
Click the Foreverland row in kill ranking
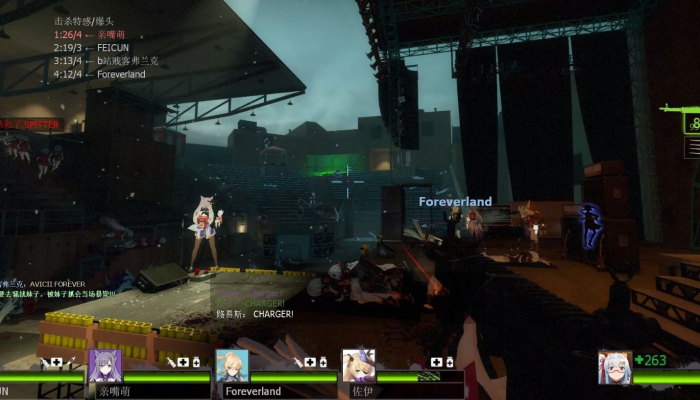(x=99, y=74)
